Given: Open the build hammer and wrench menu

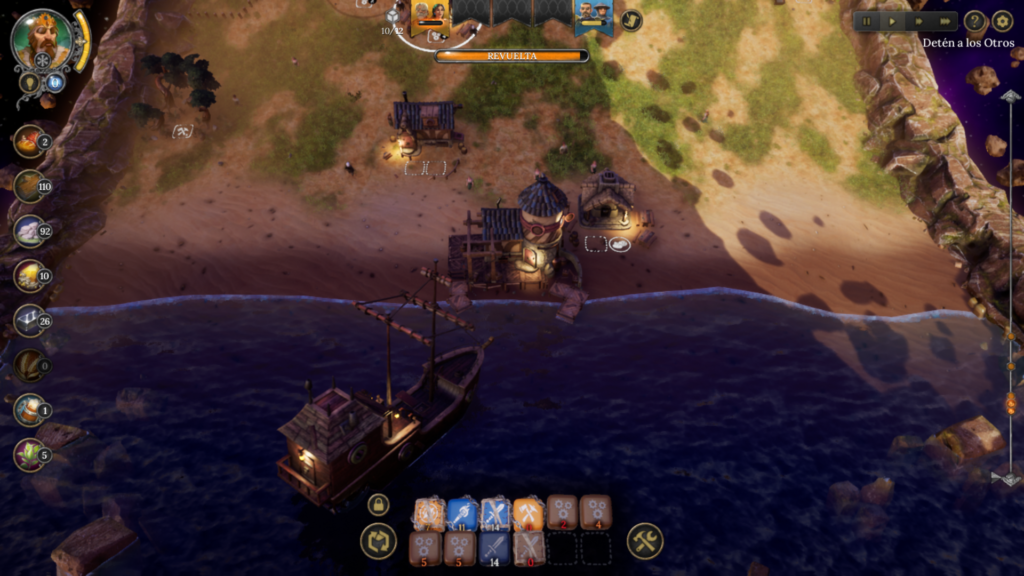Looking at the screenshot, I should tap(645, 542).
